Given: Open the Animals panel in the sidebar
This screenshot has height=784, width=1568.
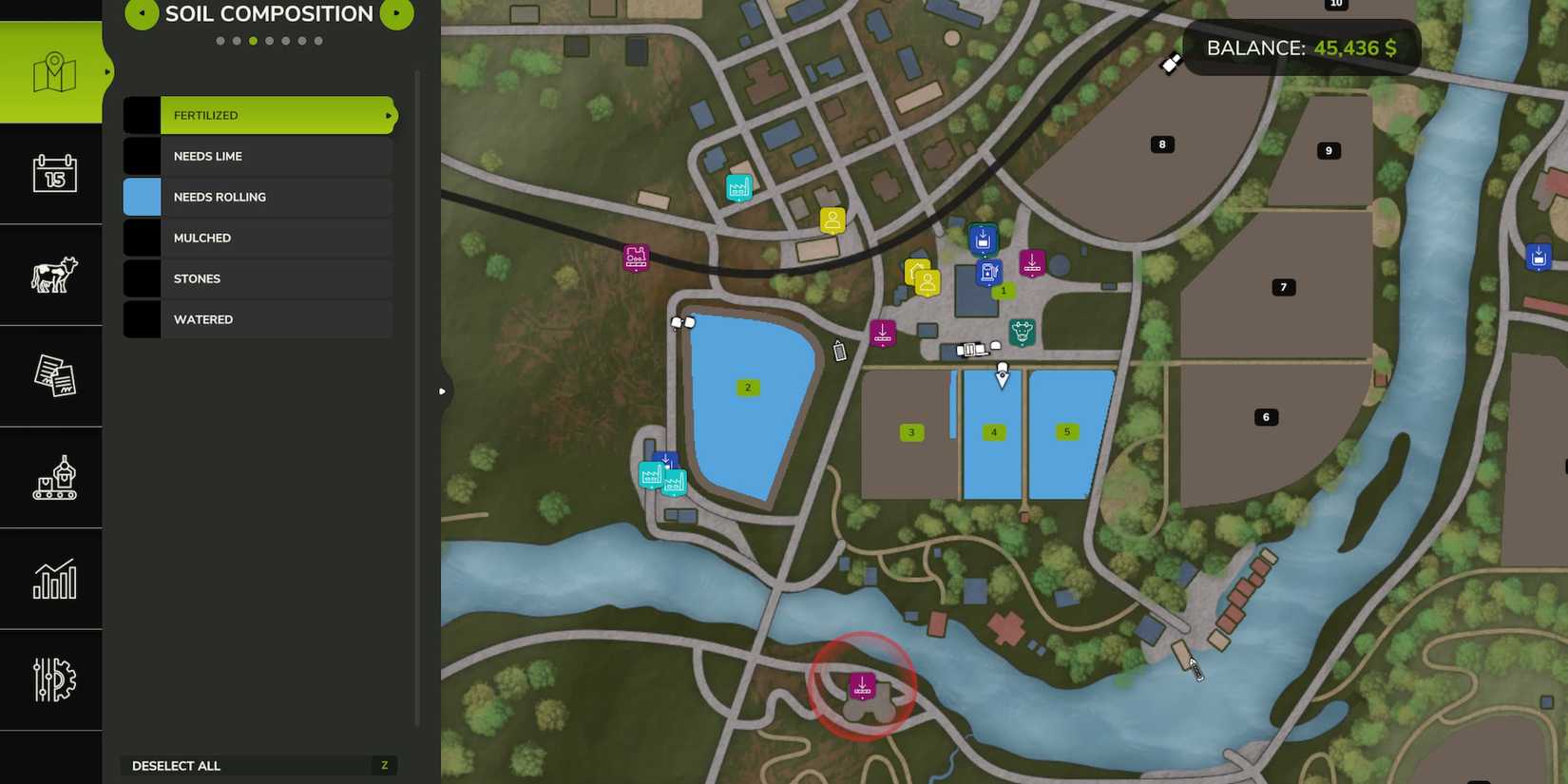Looking at the screenshot, I should 51,275.
